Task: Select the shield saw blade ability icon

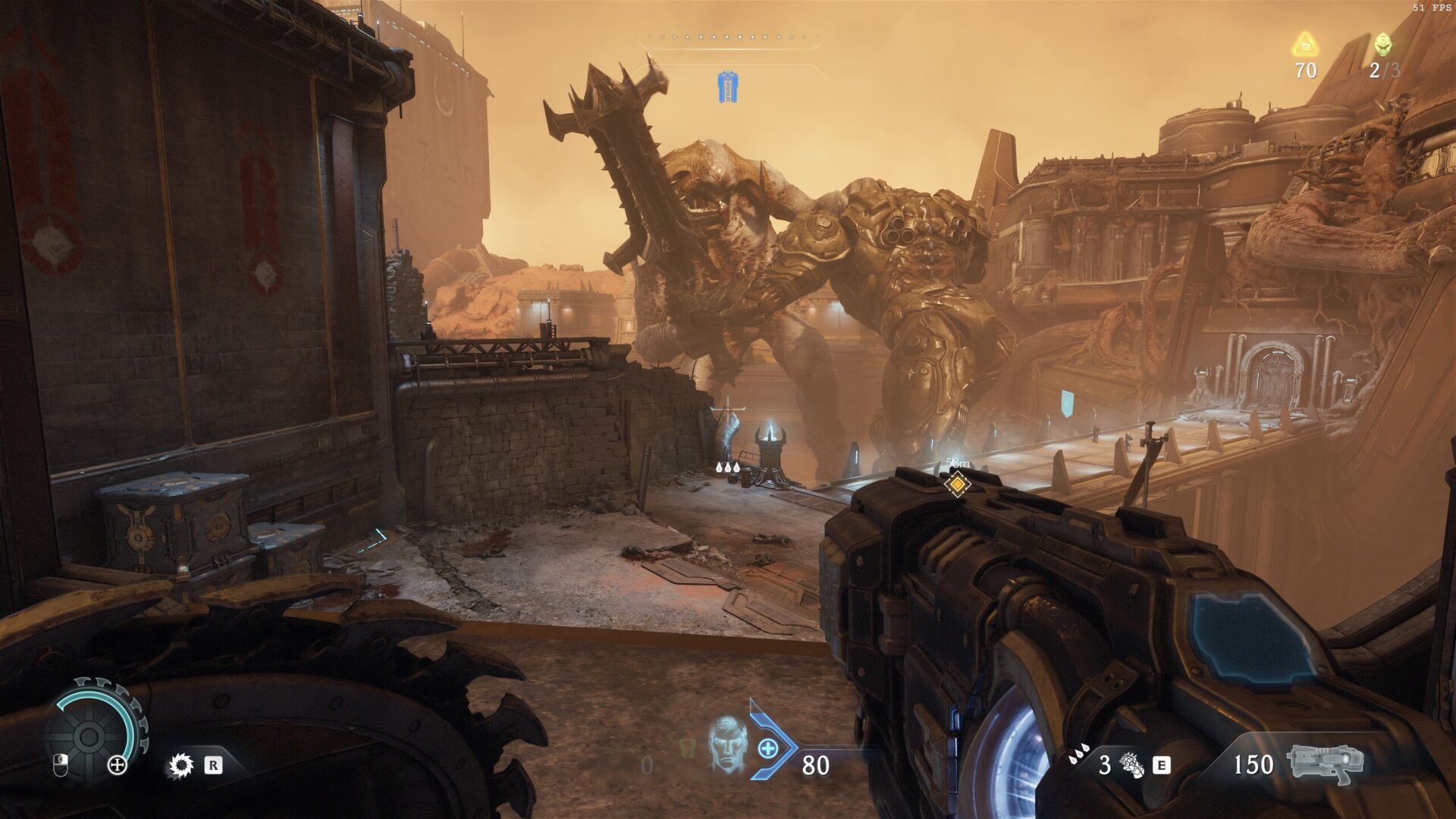Action: tap(180, 765)
